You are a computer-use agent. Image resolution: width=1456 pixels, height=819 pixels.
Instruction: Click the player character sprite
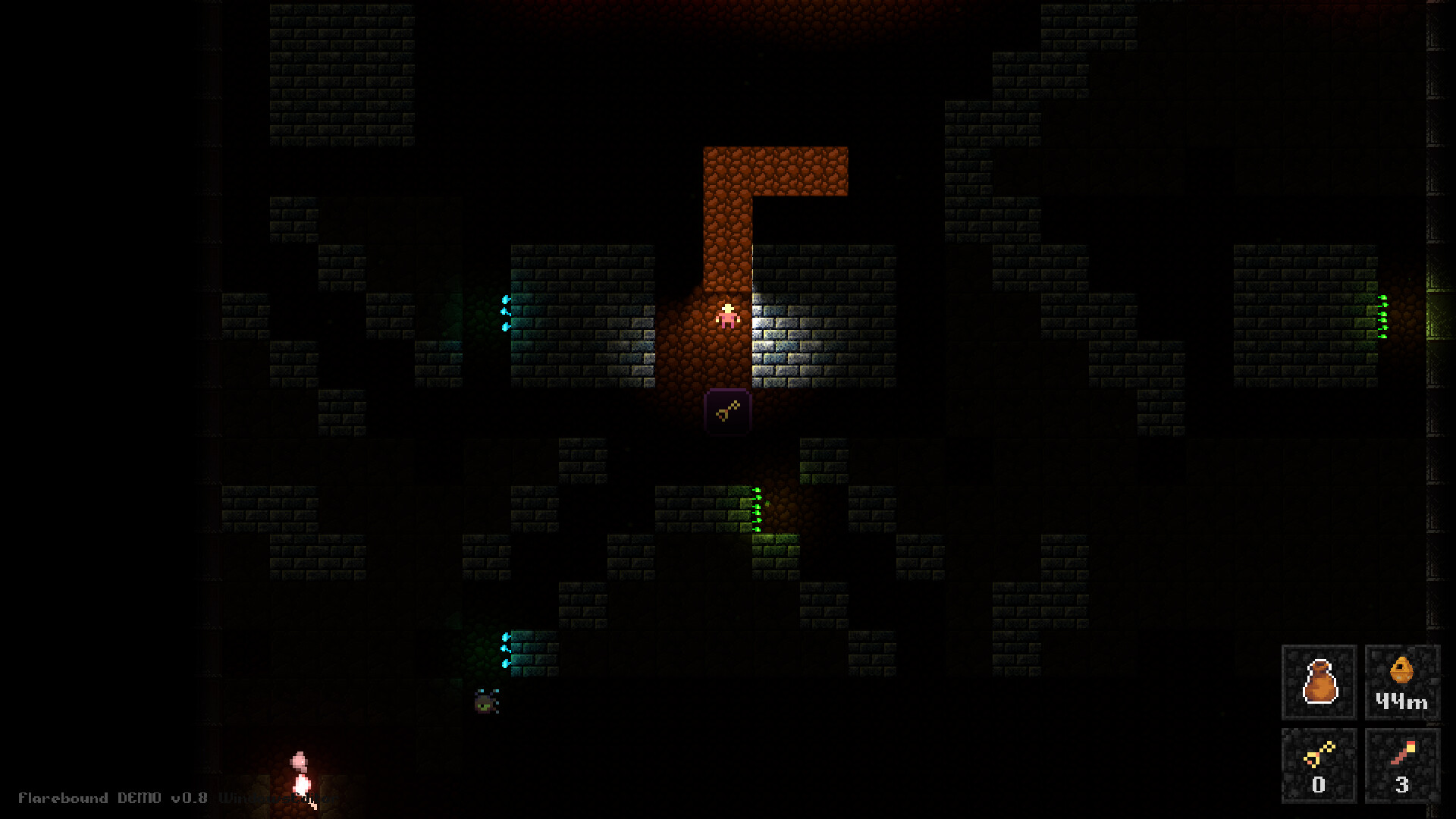click(726, 317)
